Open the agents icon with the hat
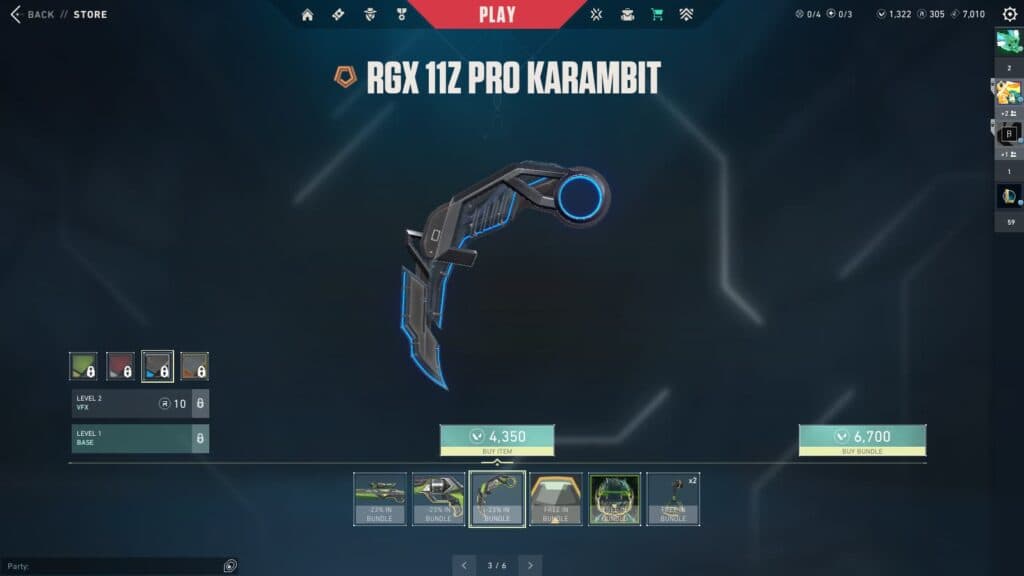Image resolution: width=1024 pixels, height=576 pixels. tap(370, 14)
